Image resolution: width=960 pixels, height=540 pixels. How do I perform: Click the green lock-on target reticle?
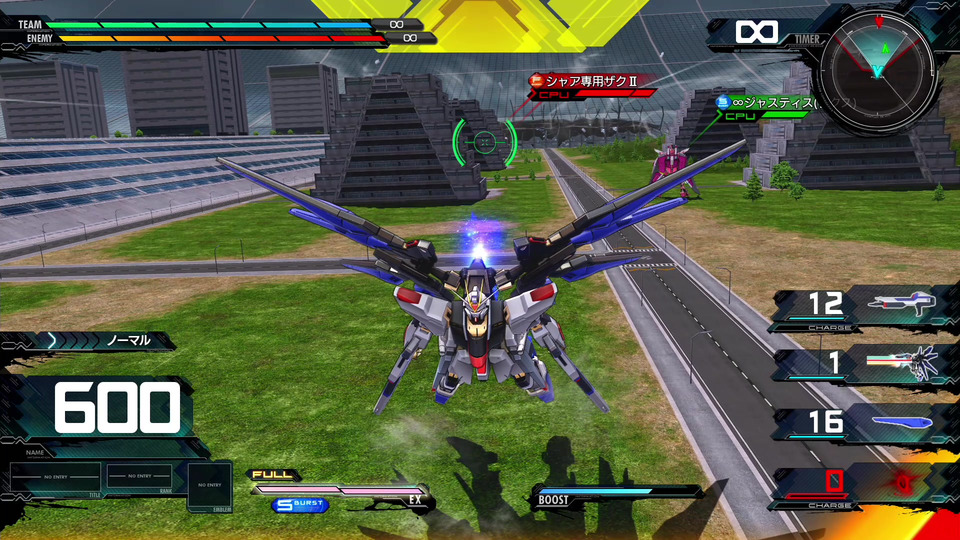(485, 141)
